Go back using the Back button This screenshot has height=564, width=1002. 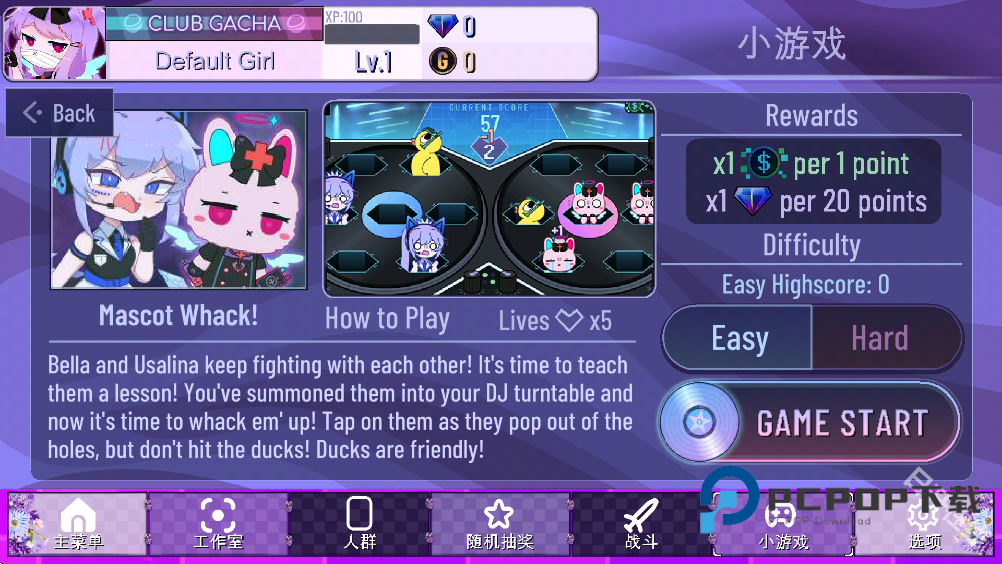[60, 113]
